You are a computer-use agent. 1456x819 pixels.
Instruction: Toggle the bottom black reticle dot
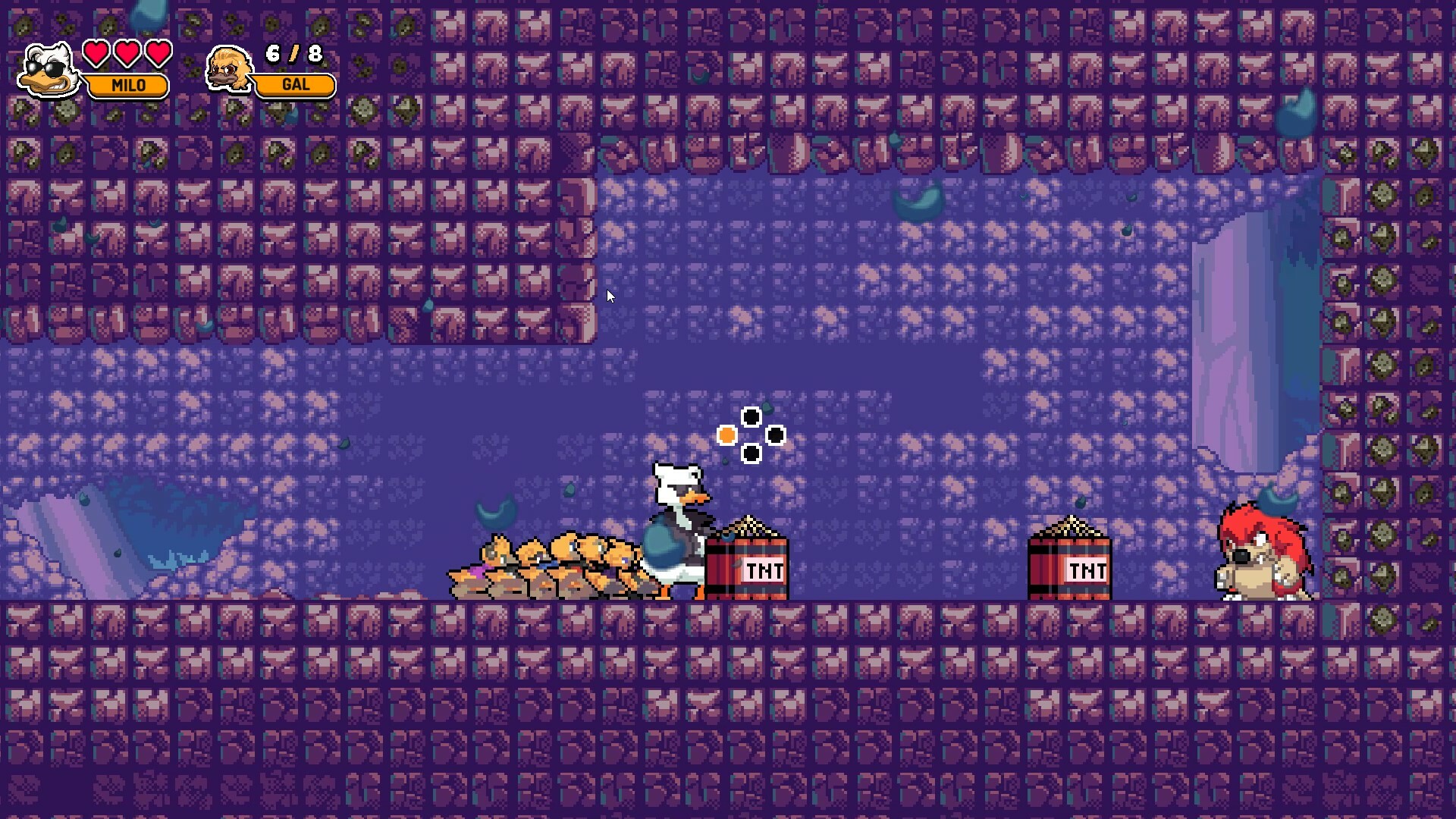coord(752,453)
